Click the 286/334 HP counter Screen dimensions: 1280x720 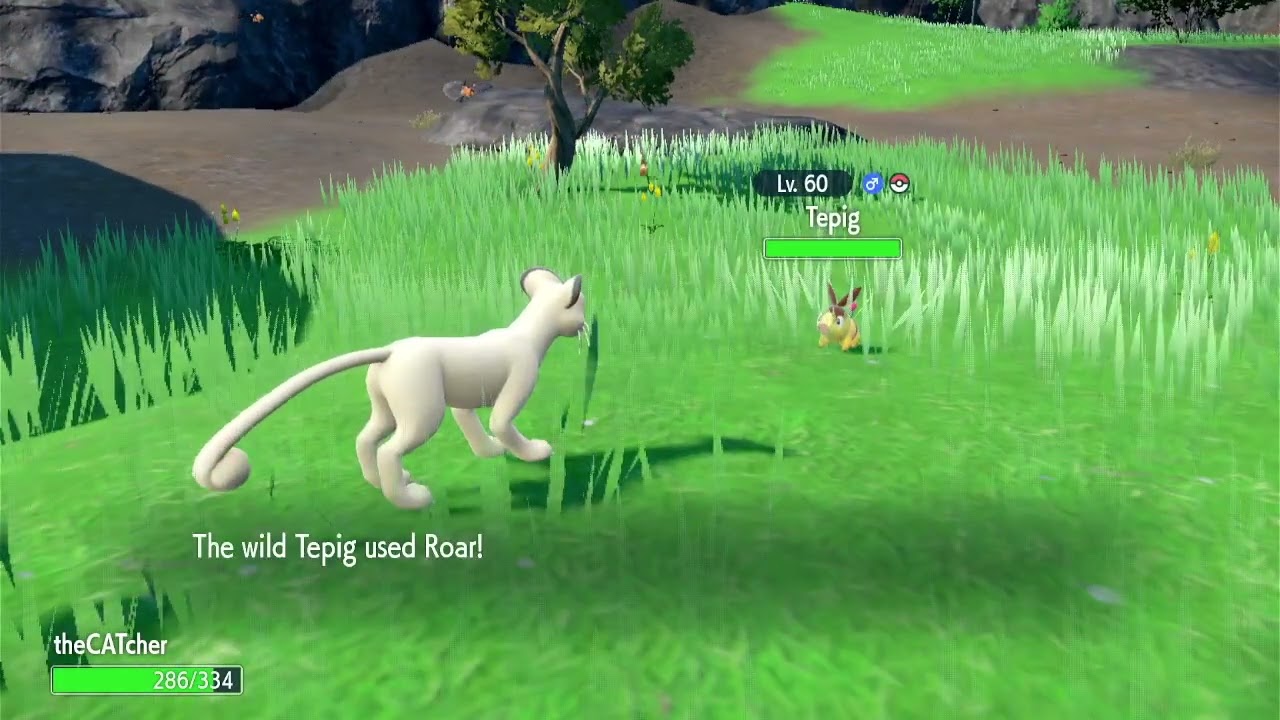pyautogui.click(x=196, y=681)
